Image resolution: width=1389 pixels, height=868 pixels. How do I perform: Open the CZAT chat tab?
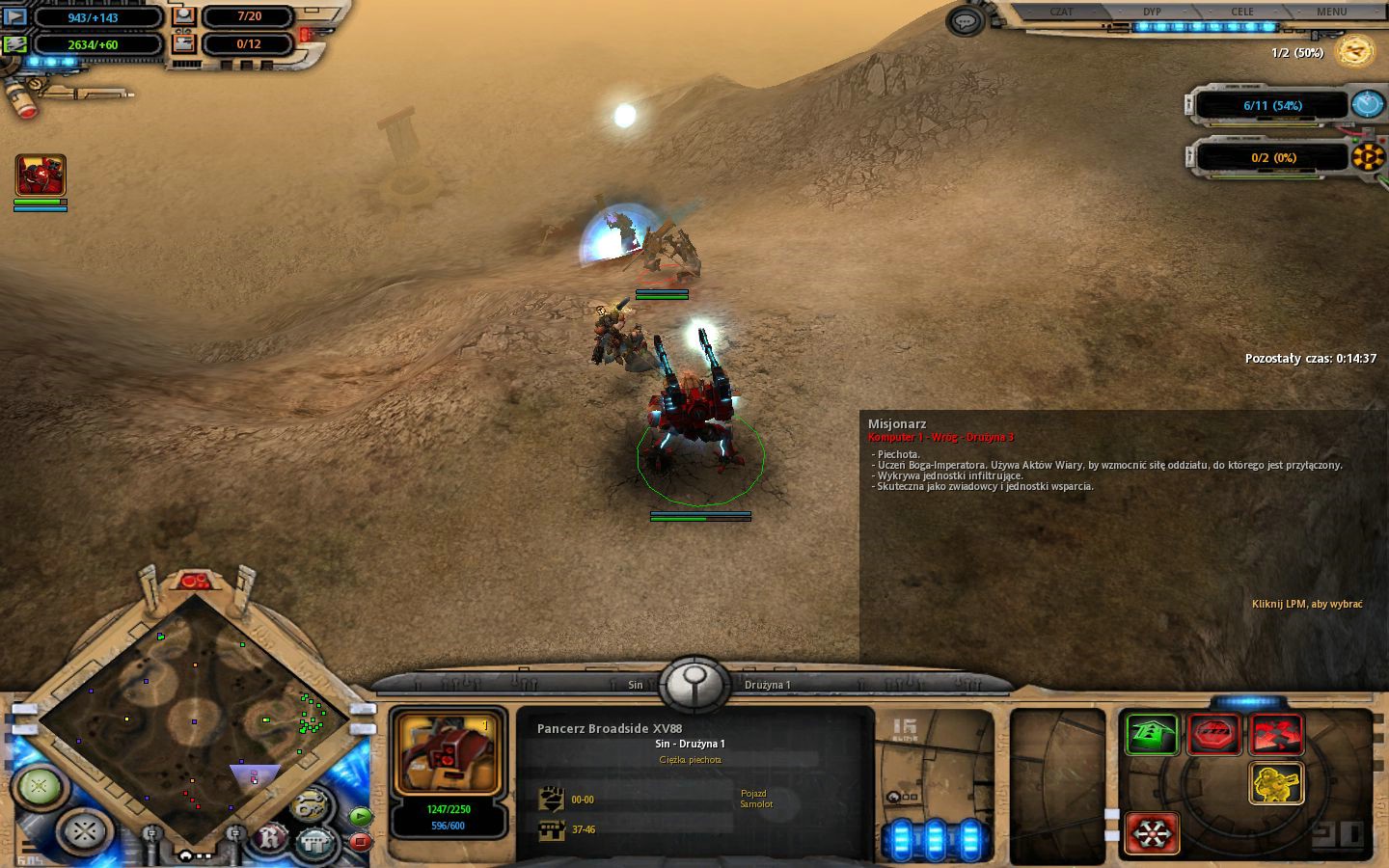pos(1061,12)
